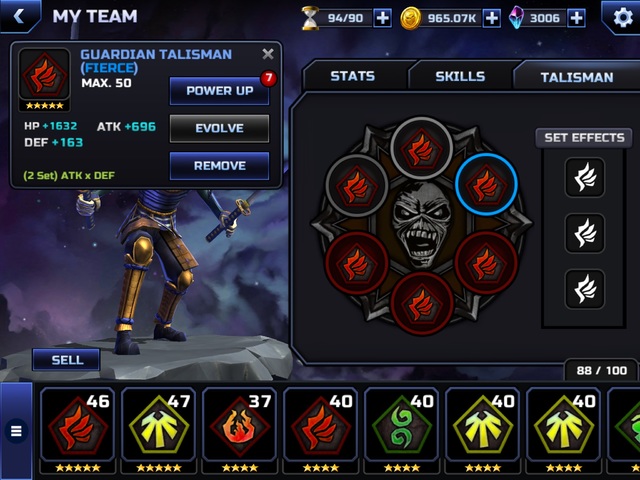Select the Talisman tab
The width and height of the screenshot is (640, 480).
point(576,76)
